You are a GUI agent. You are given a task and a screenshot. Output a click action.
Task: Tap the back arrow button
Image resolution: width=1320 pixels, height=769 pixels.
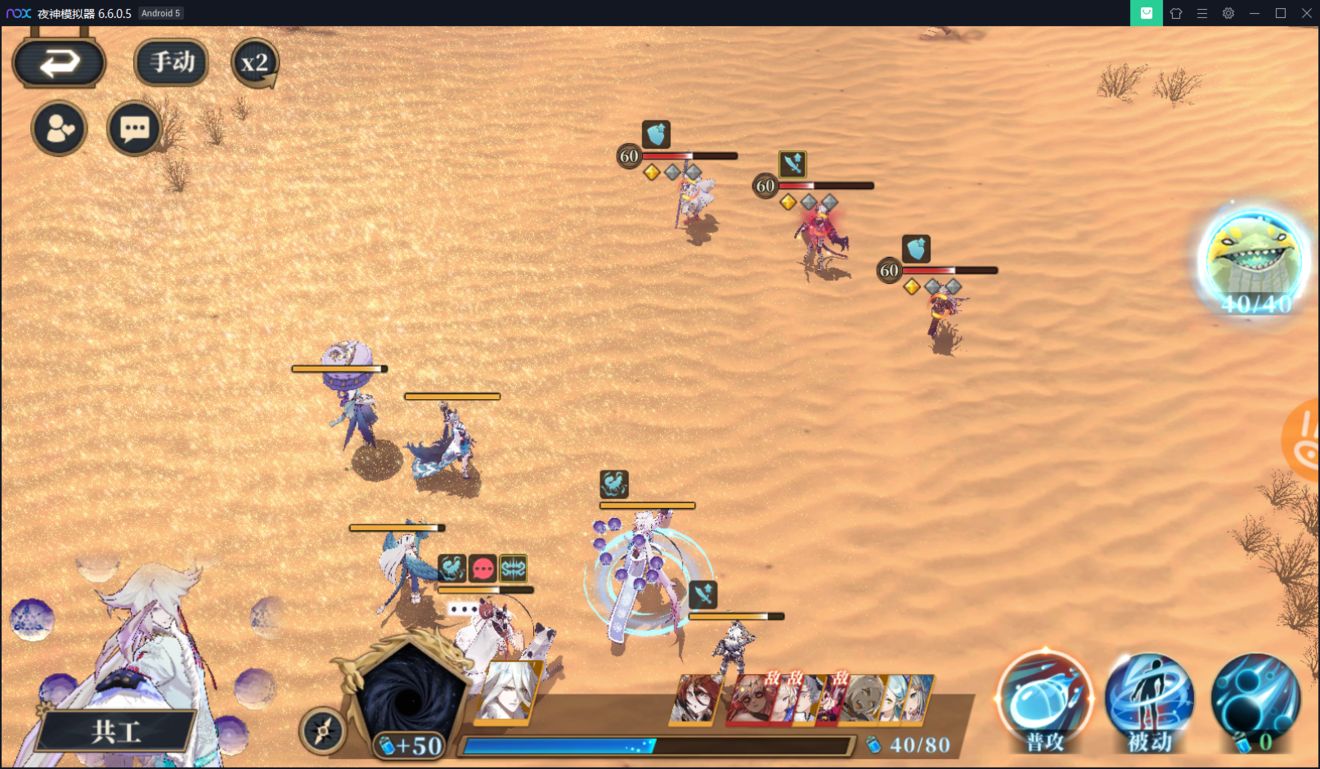point(59,63)
